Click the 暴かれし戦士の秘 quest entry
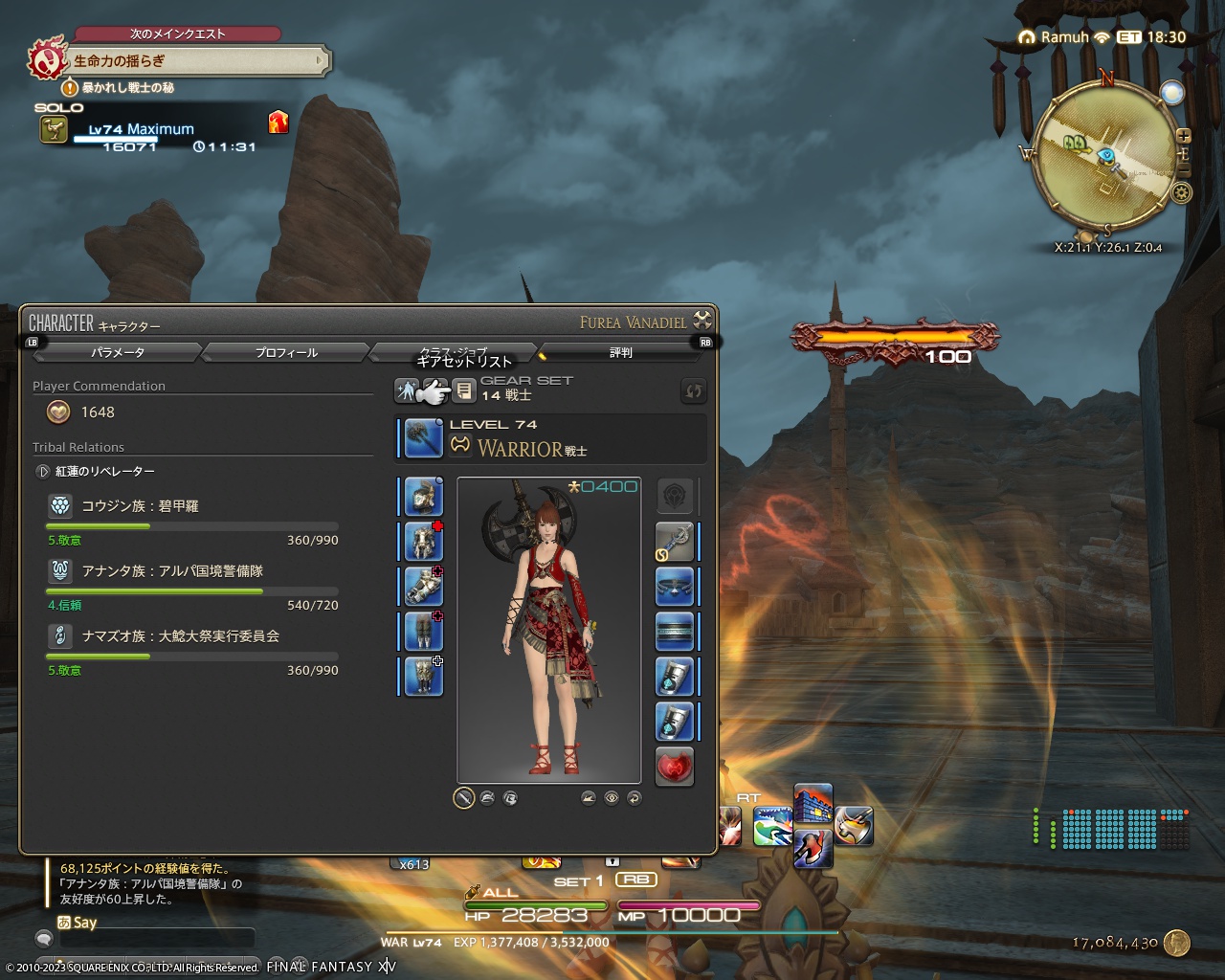Screen dimensions: 1225x980 click(127, 87)
